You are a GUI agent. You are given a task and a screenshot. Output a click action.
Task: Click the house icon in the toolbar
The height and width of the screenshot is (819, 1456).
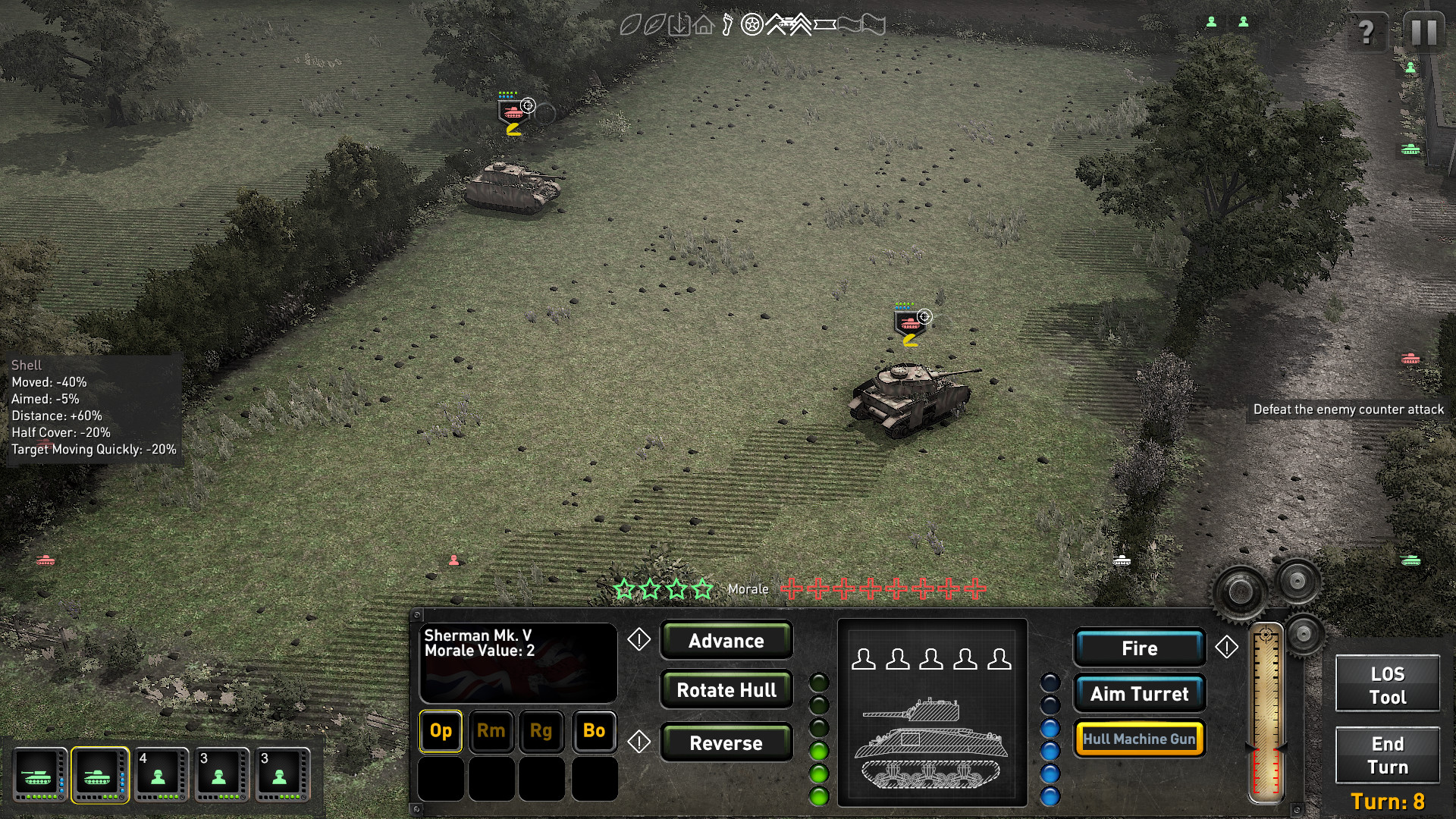coord(704,25)
